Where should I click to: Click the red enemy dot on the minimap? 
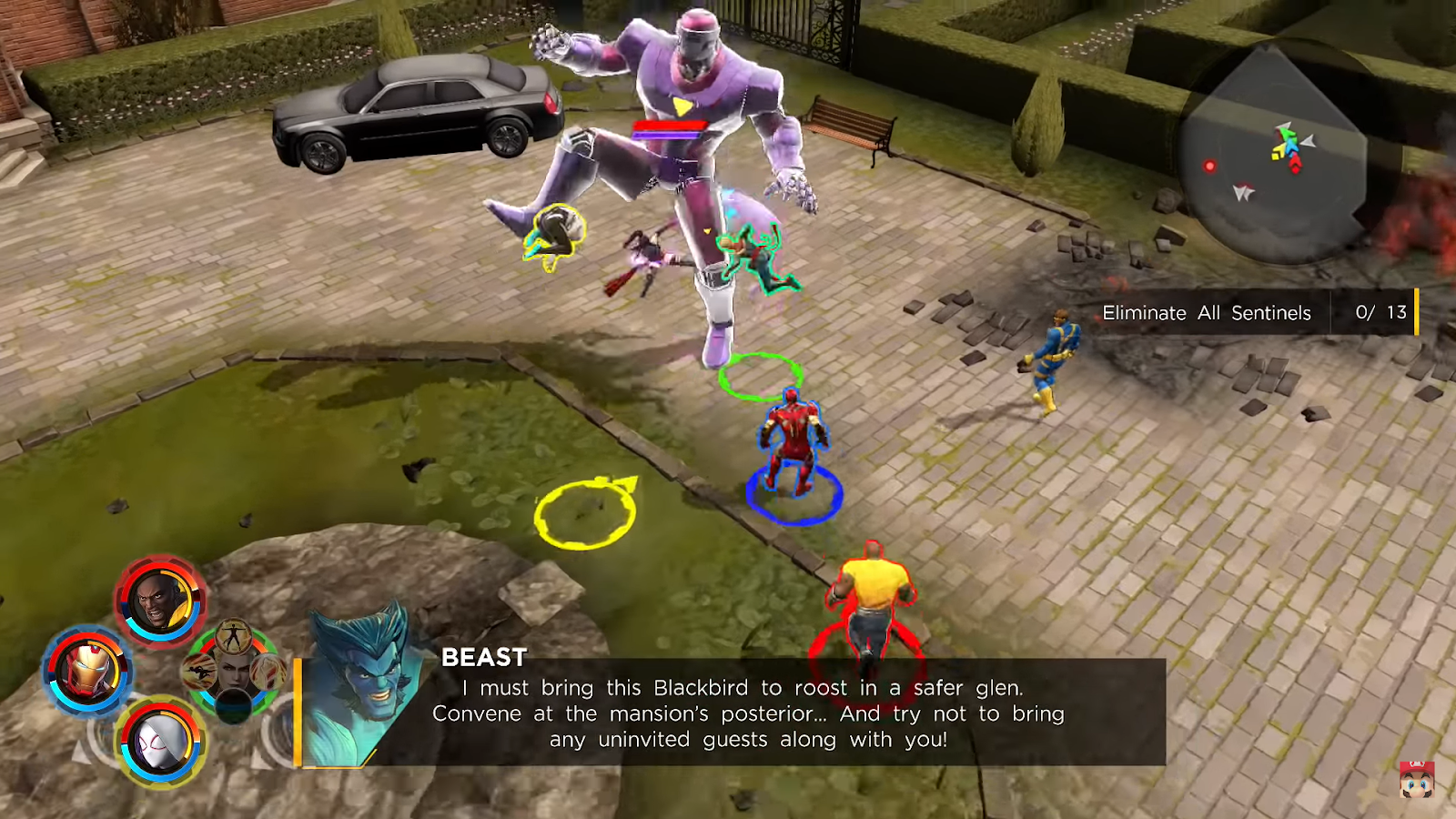point(1209,167)
